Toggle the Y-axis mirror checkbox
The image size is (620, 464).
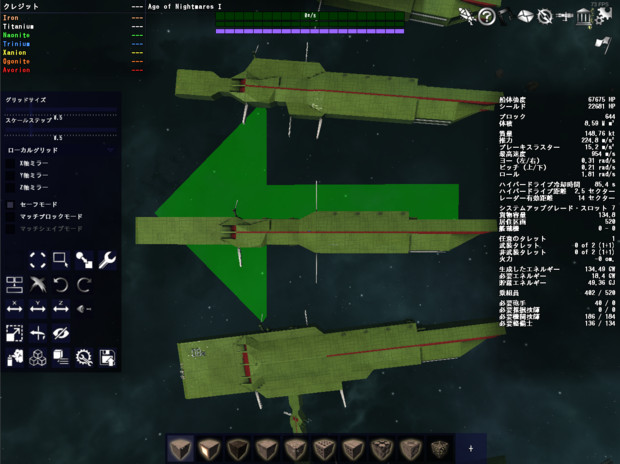coord(11,175)
